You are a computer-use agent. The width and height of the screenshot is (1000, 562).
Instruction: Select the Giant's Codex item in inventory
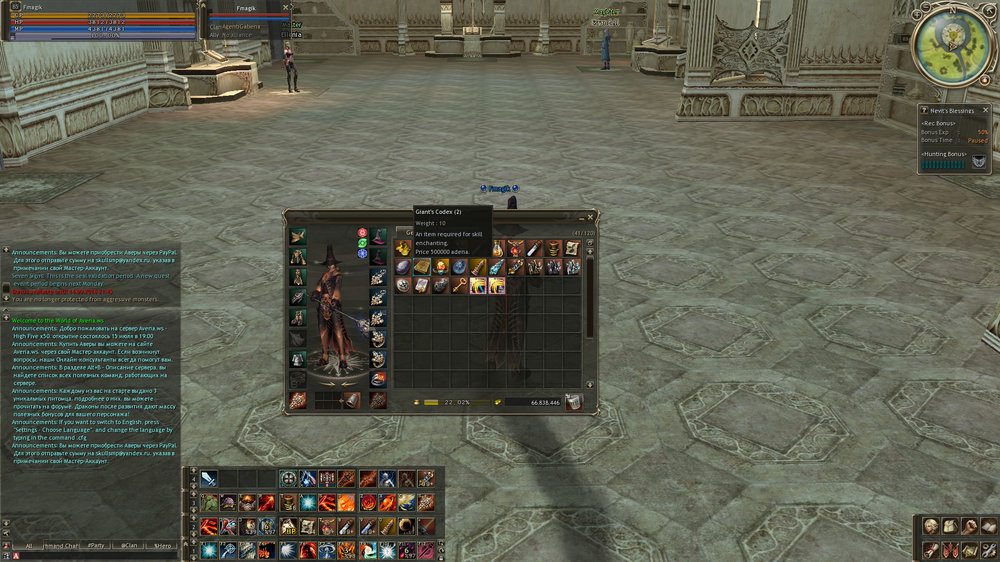421,267
